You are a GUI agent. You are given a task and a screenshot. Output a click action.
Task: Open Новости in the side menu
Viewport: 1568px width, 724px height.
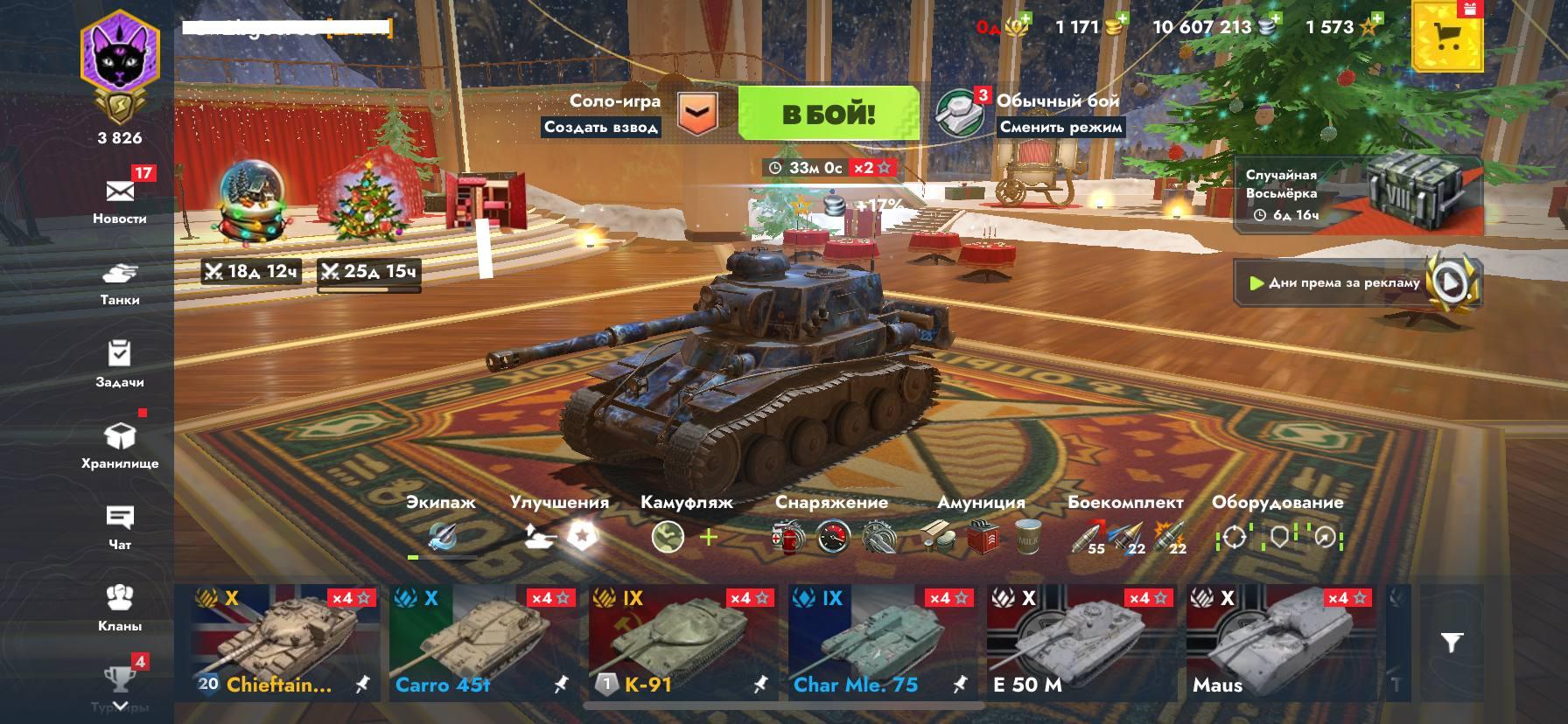(x=120, y=201)
